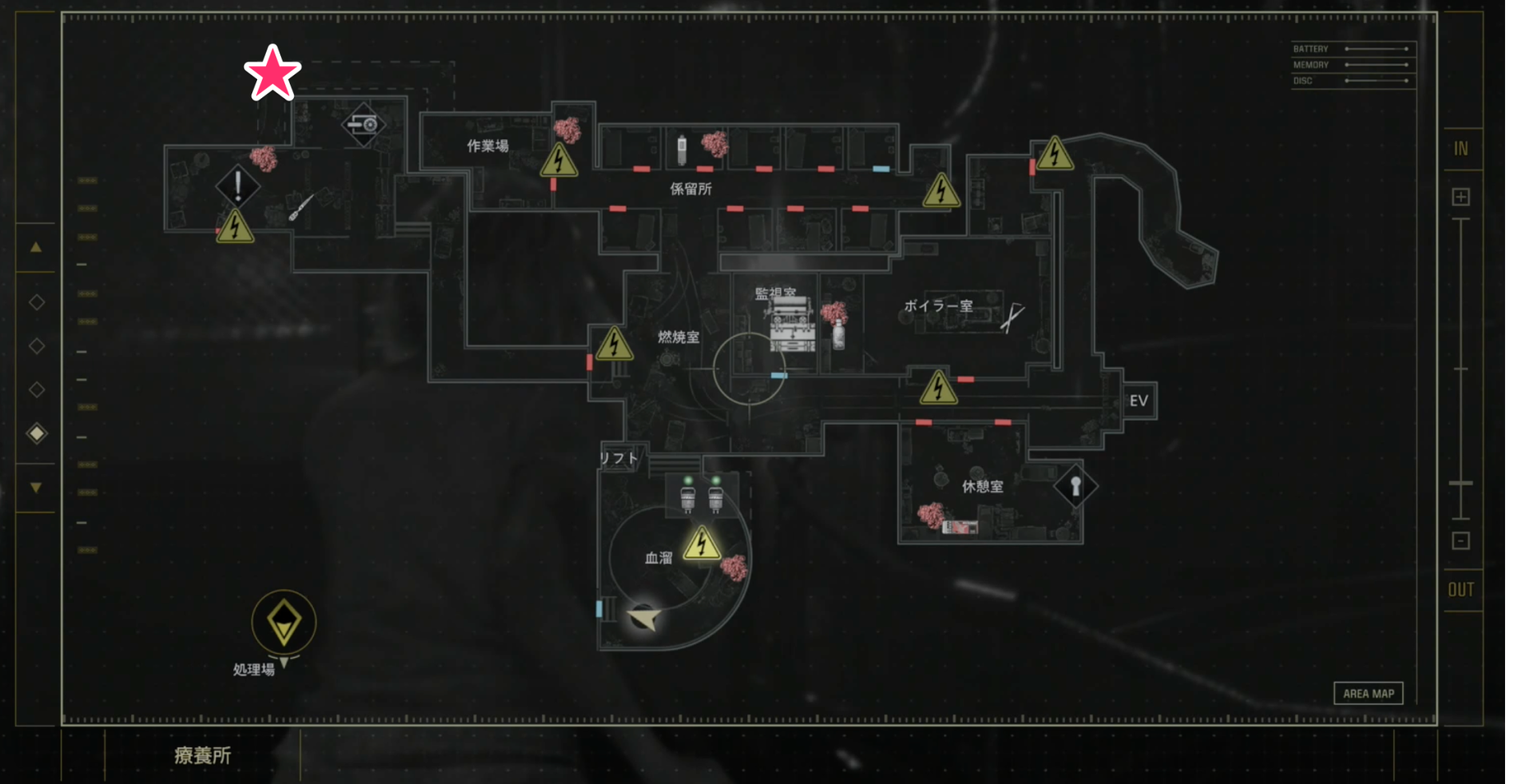The height and width of the screenshot is (784, 1533).
Task: Select the pink star map marker
Action: tap(272, 73)
